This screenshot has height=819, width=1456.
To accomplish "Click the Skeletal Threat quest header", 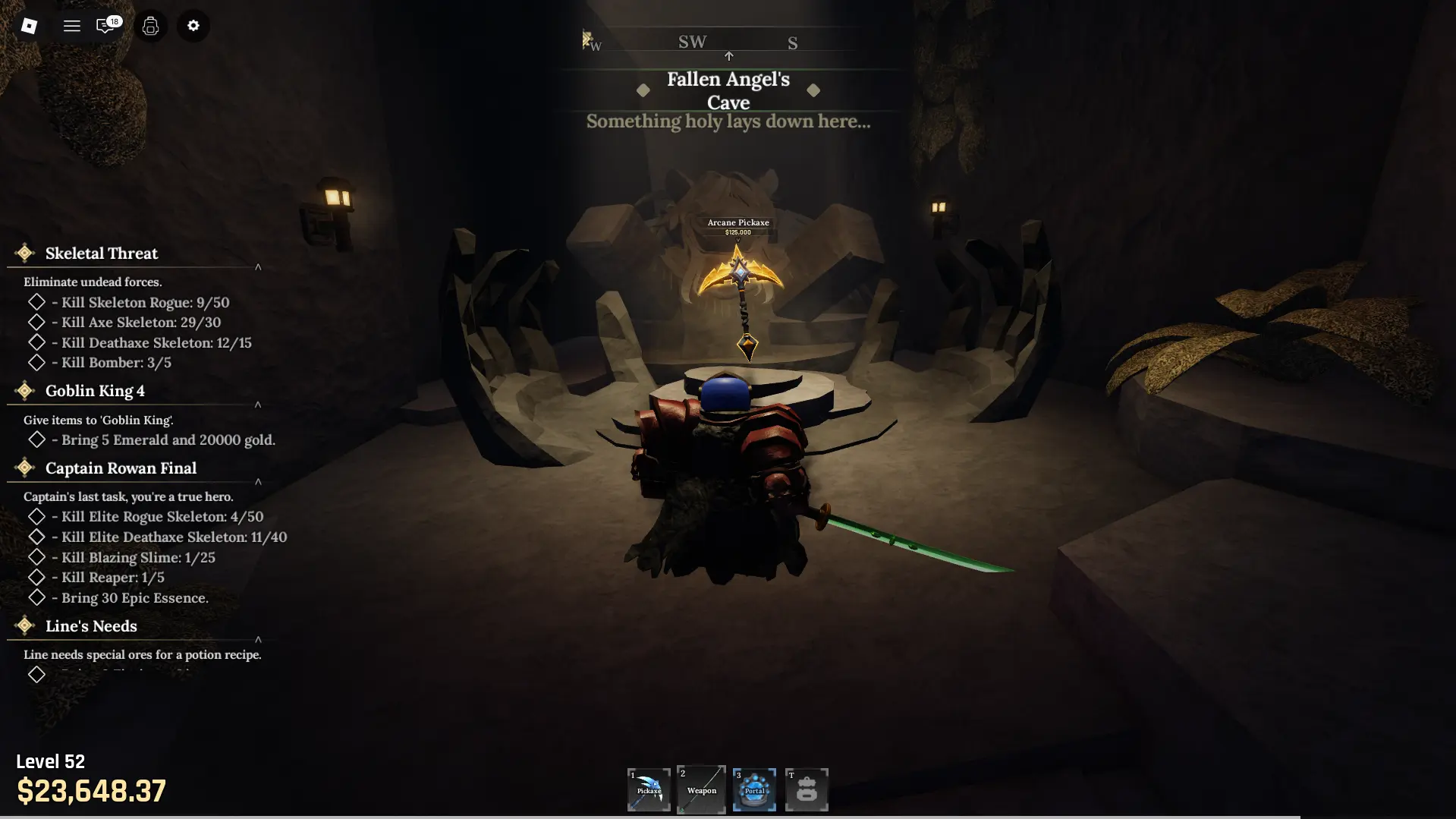I will pos(100,253).
